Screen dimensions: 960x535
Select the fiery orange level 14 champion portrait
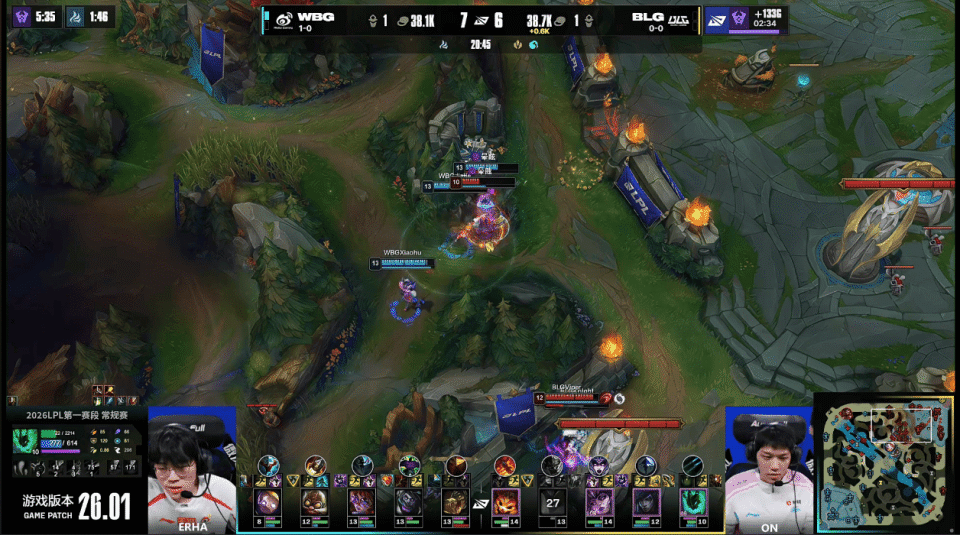(506, 501)
